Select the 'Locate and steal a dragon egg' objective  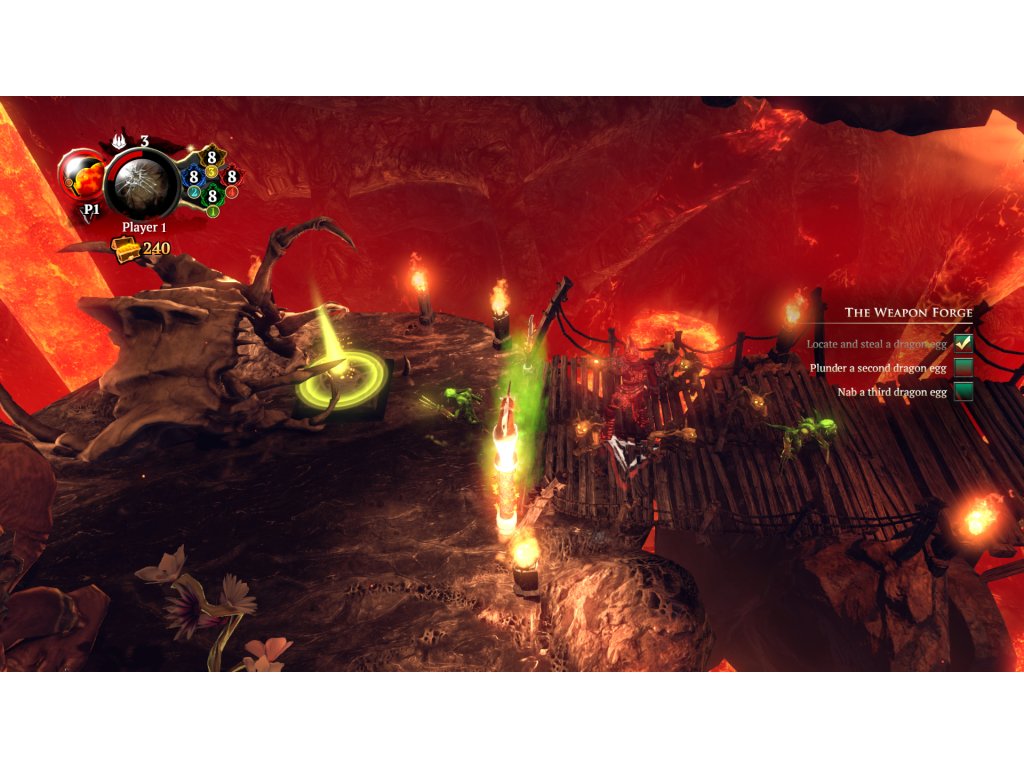click(876, 344)
